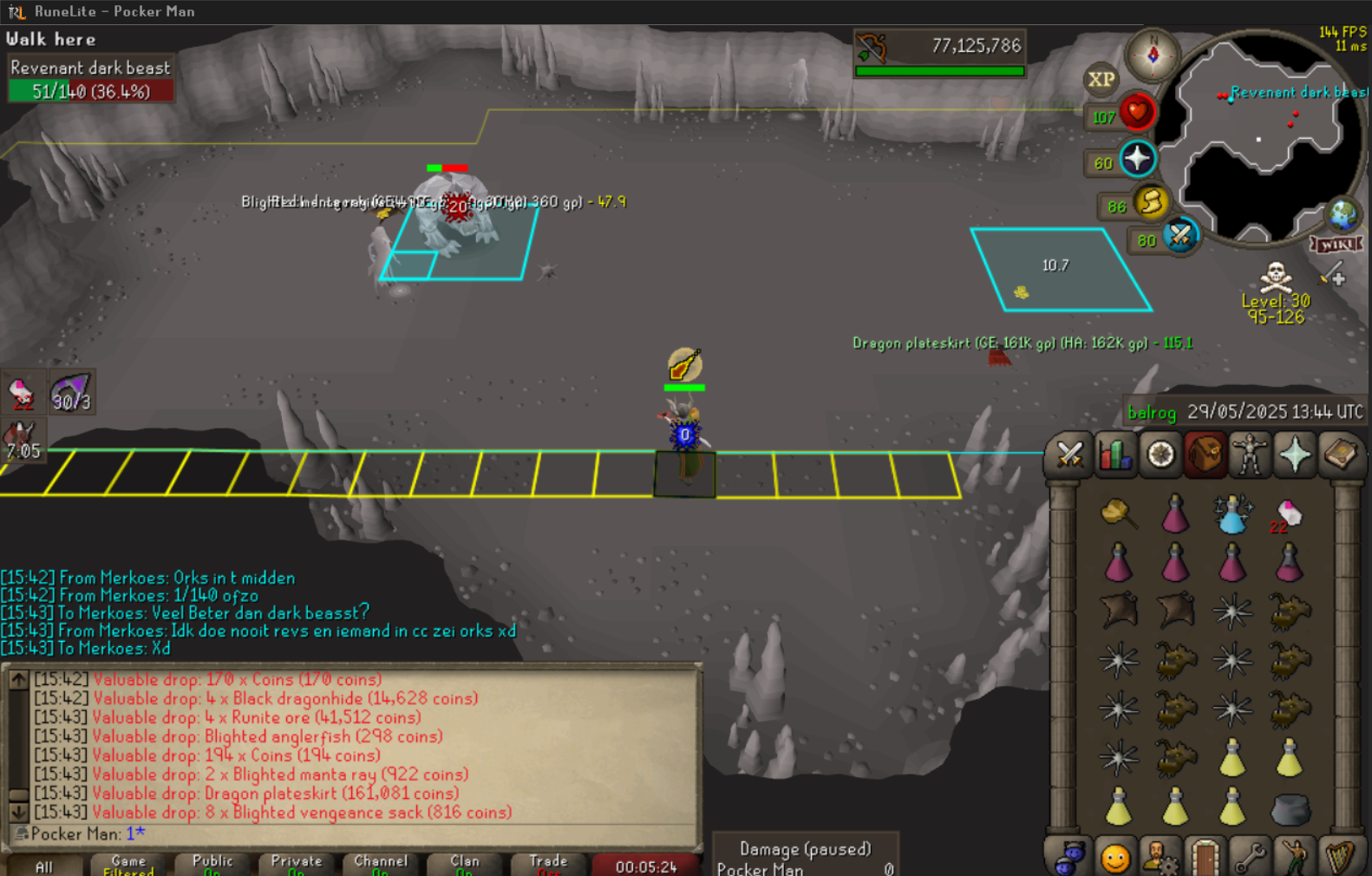The image size is (1372, 876).
Task: Toggle run energy boot orb
Action: [x=1151, y=203]
